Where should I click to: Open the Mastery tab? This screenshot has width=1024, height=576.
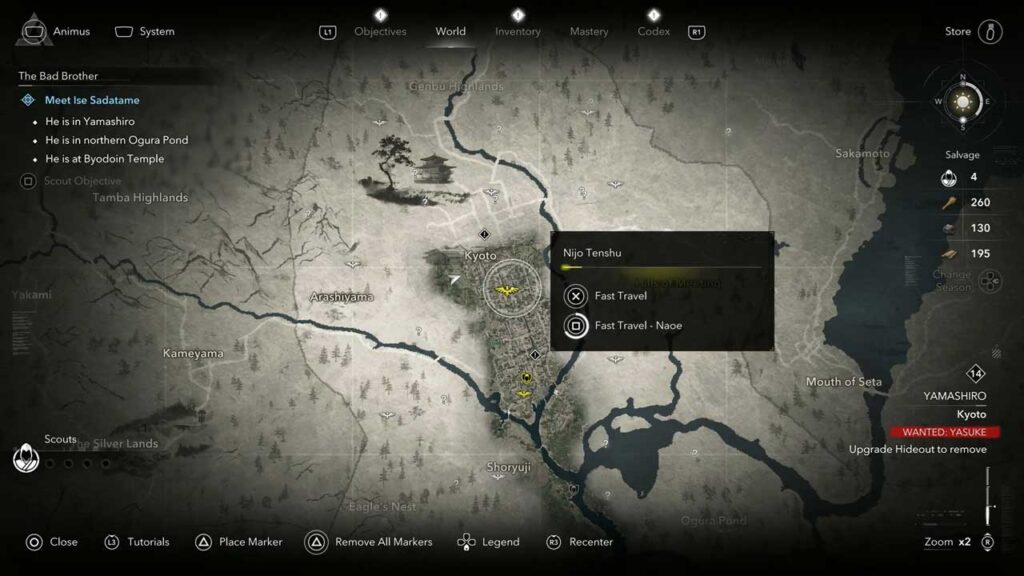pyautogui.click(x=589, y=32)
